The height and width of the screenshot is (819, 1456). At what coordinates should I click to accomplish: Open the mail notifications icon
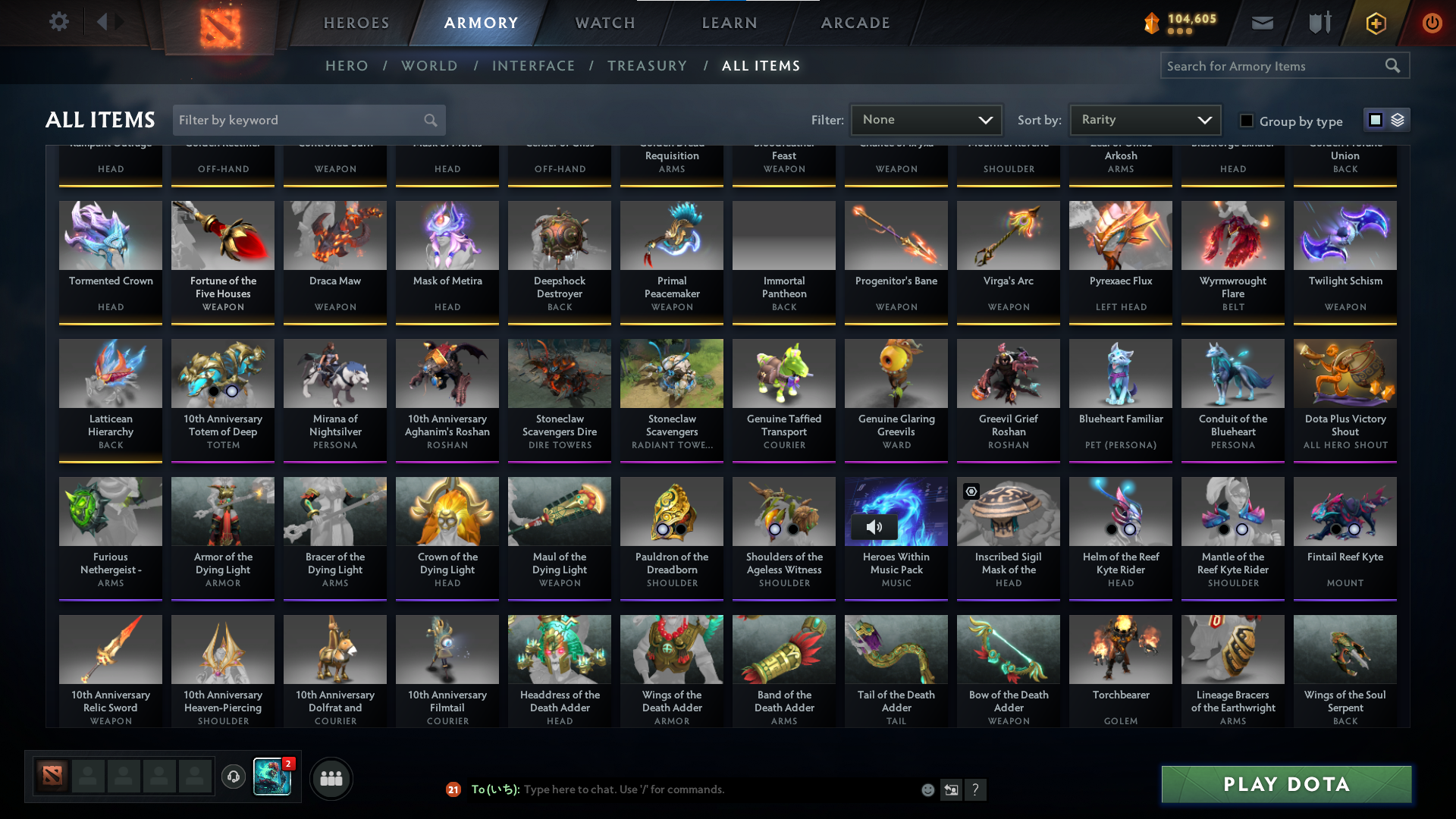[x=1262, y=23]
